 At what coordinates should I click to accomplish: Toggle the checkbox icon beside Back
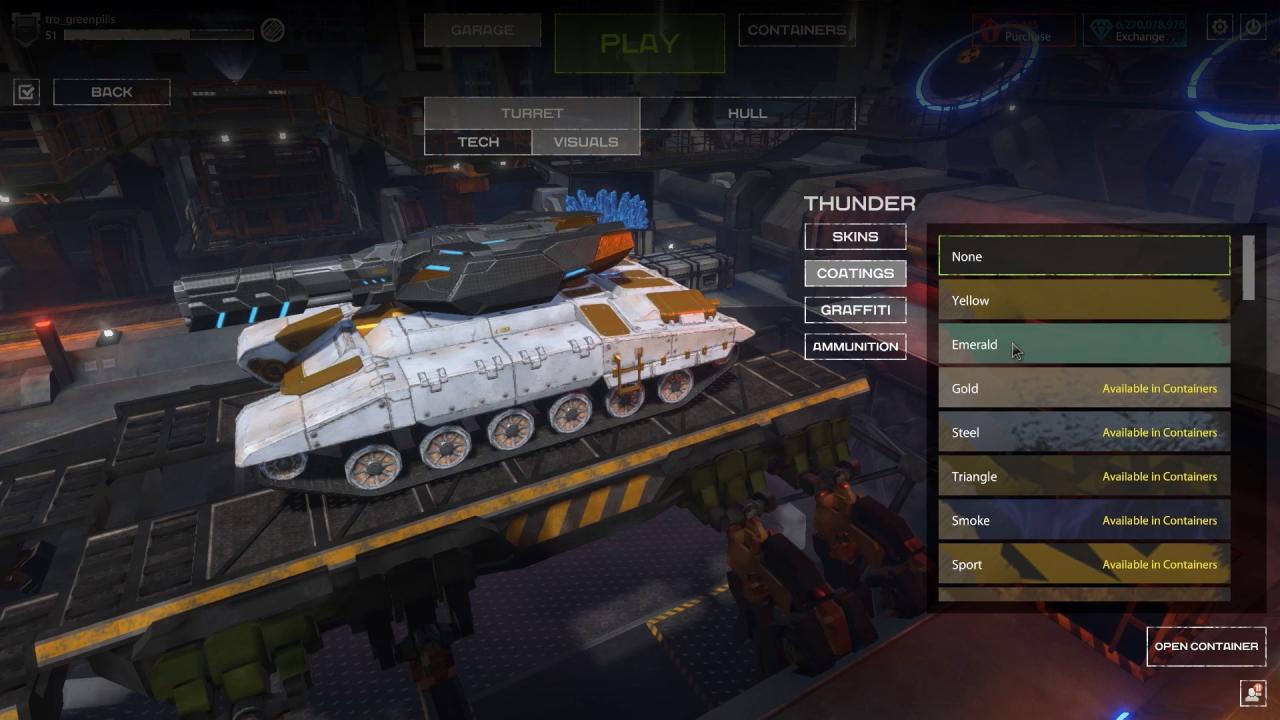coord(27,93)
